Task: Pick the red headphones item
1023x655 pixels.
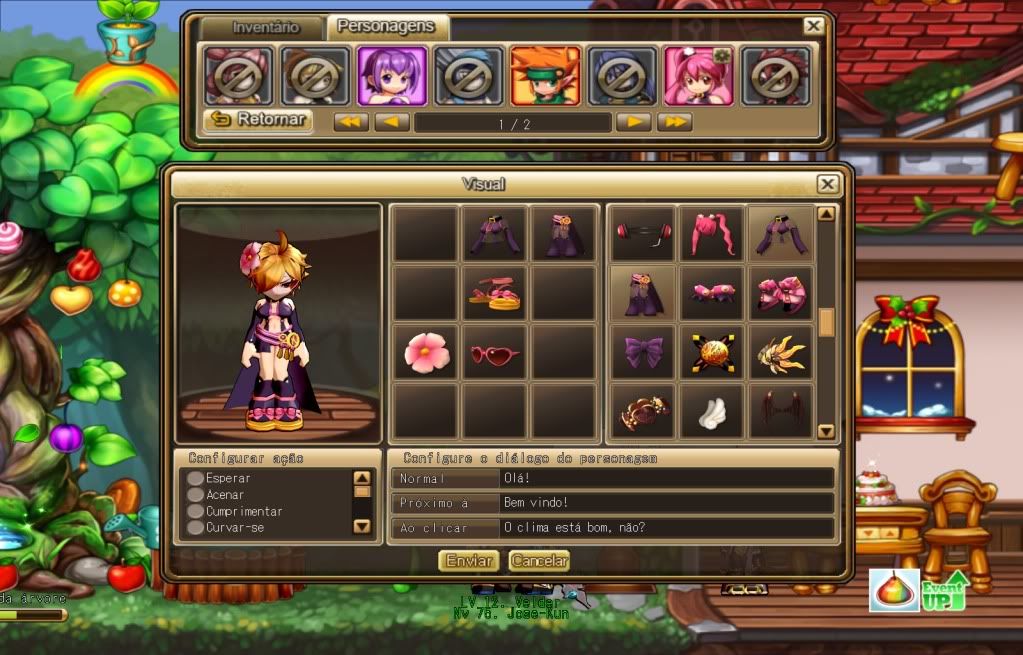Action: [642, 234]
